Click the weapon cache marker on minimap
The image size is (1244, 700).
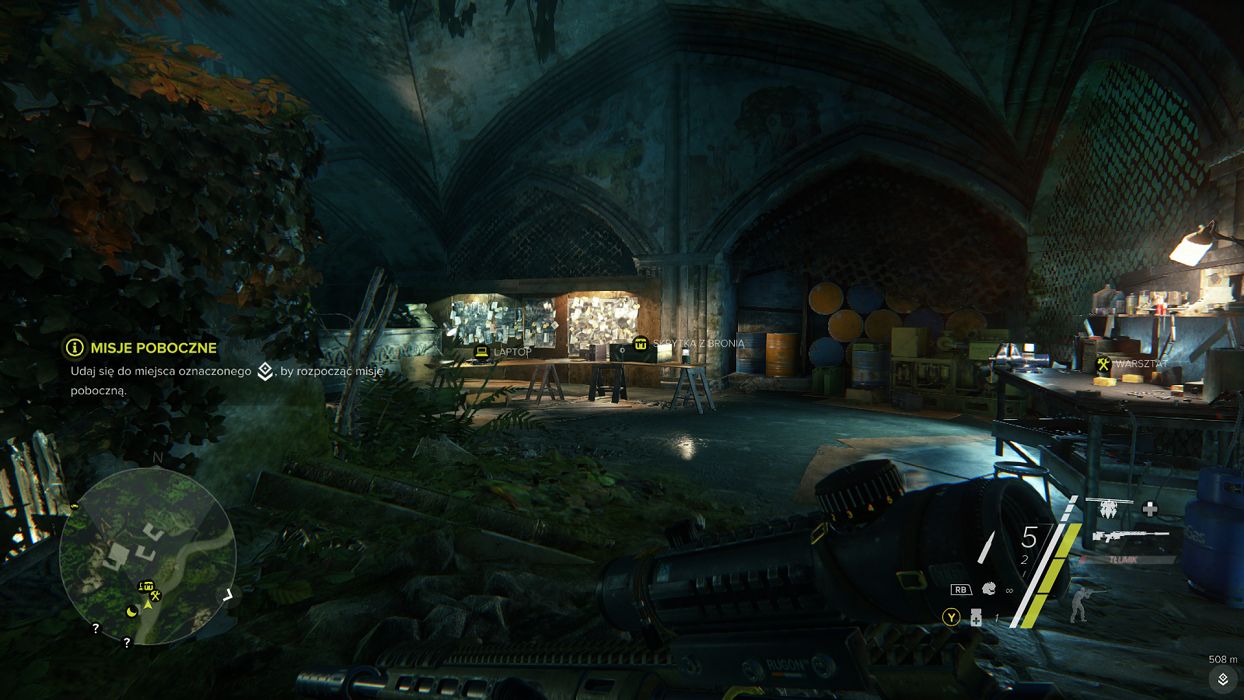(147, 586)
